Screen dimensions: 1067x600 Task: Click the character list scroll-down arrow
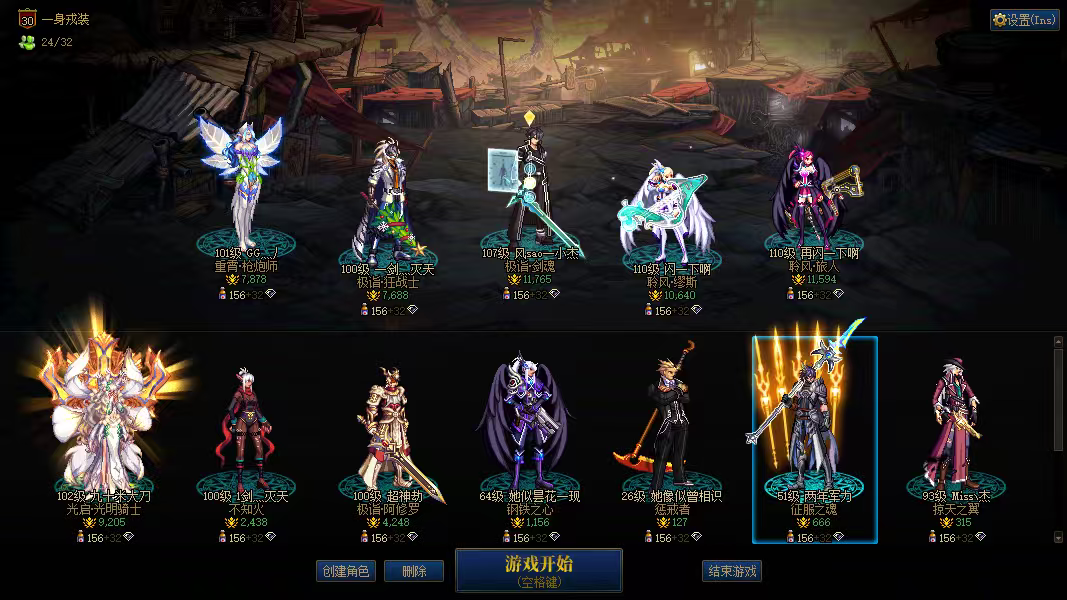coord(1059,537)
